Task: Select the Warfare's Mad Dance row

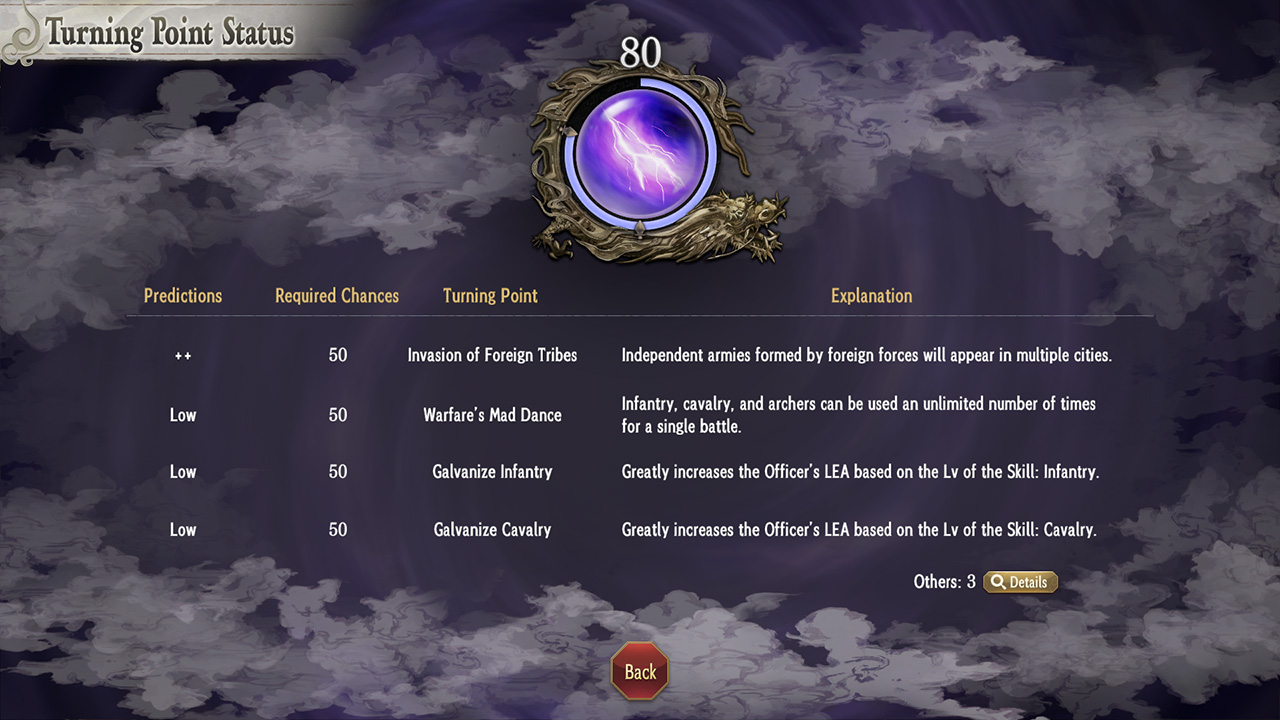Action: pos(490,415)
